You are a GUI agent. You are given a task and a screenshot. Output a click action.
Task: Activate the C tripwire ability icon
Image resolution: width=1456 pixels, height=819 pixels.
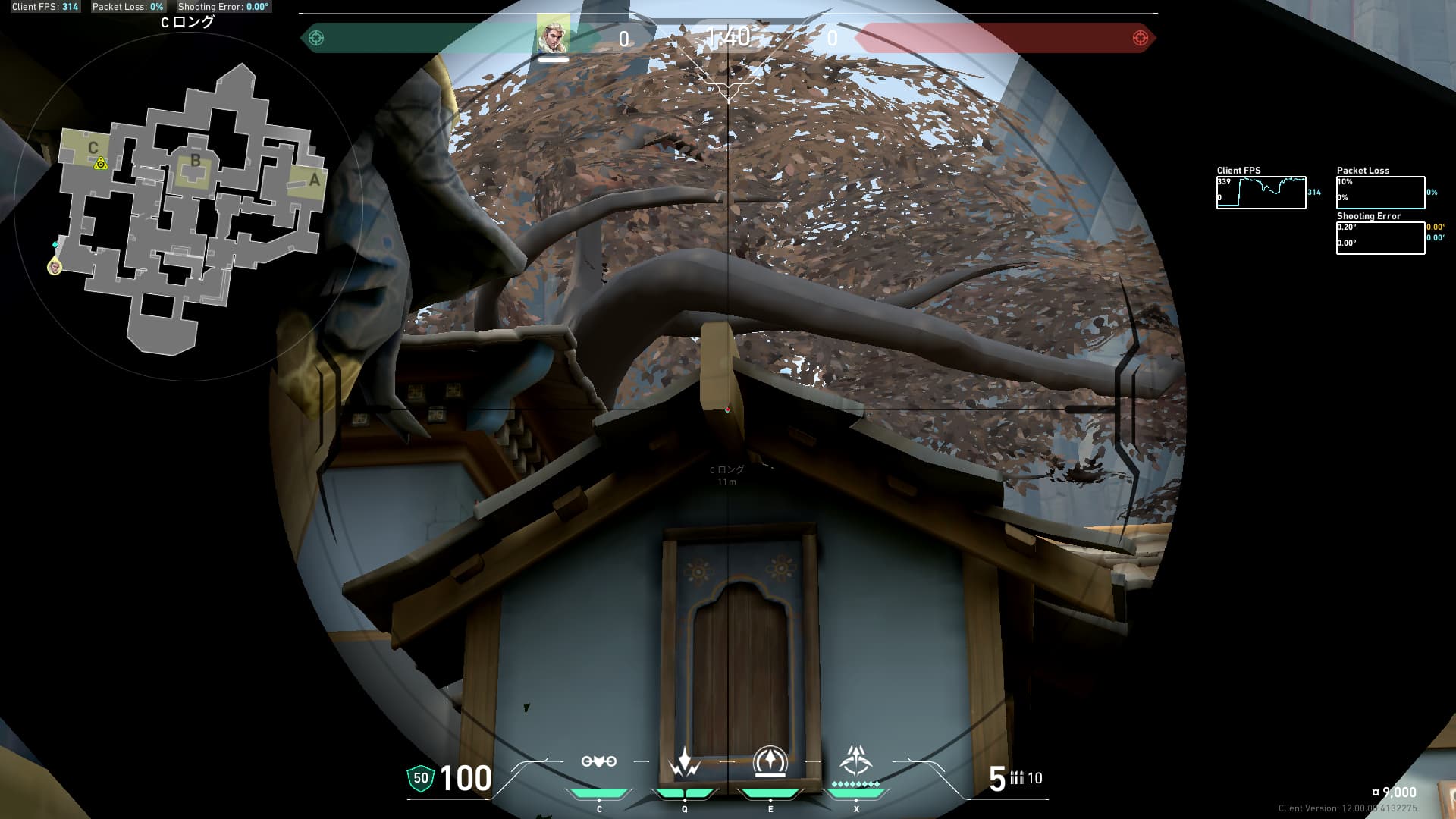click(598, 761)
